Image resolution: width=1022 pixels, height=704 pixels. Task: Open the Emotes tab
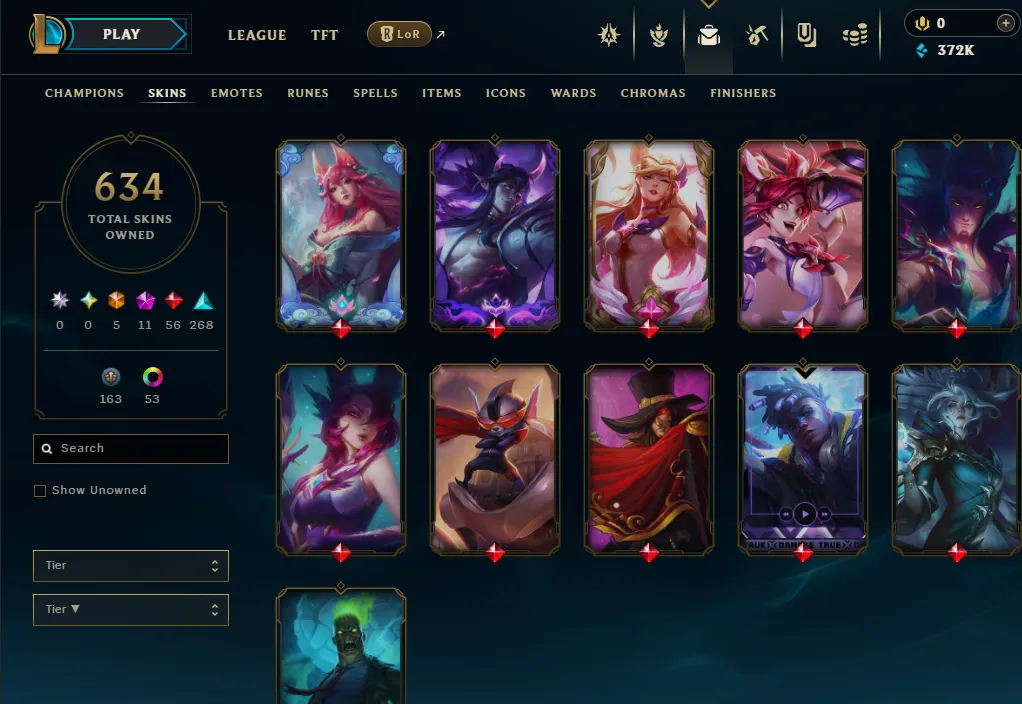pyautogui.click(x=236, y=93)
